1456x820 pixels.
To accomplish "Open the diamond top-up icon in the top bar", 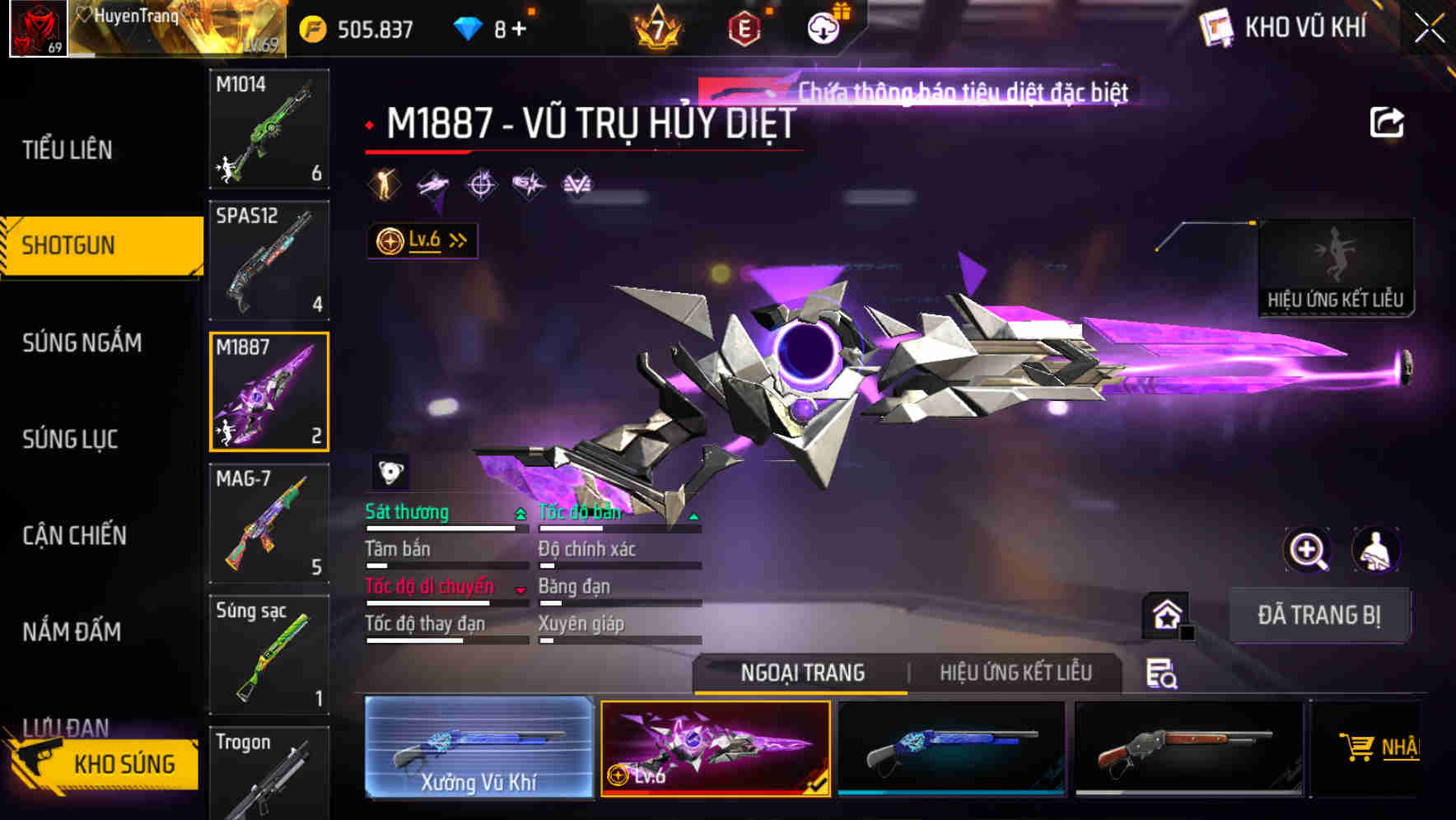I will (469, 27).
